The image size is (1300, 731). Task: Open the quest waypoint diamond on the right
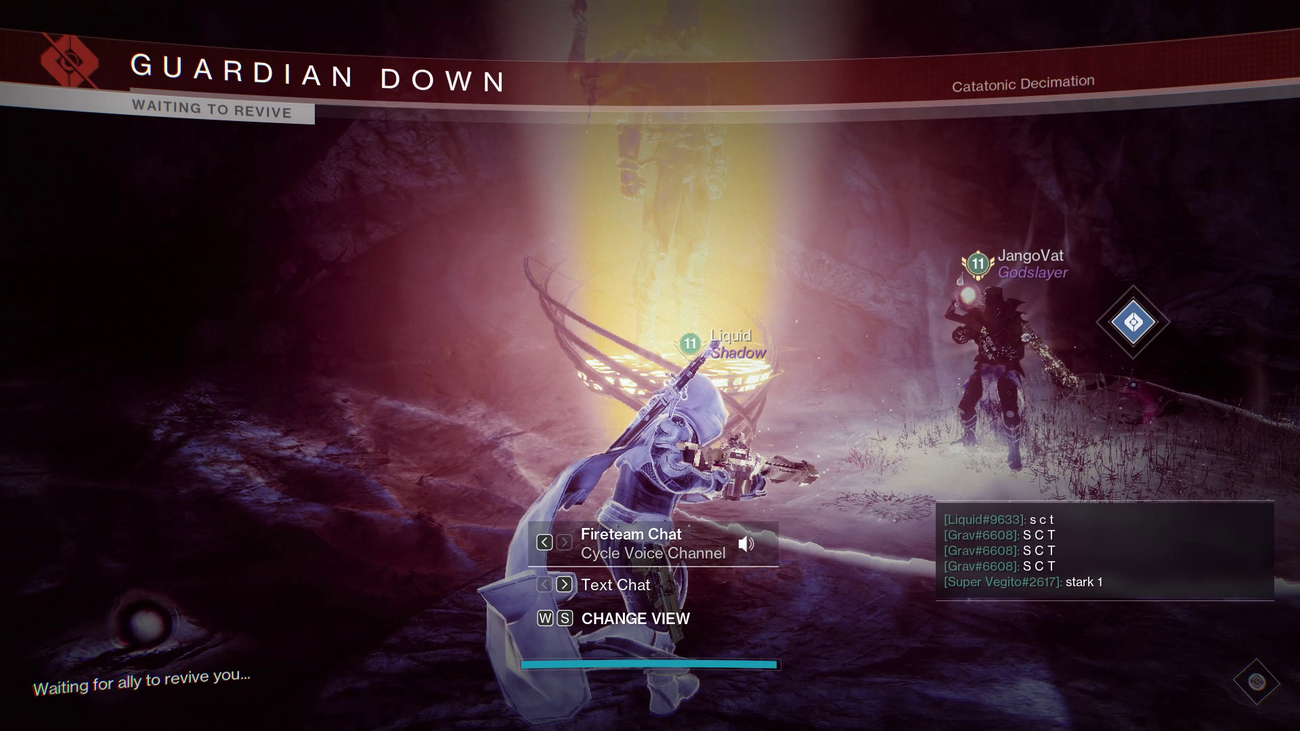1133,323
